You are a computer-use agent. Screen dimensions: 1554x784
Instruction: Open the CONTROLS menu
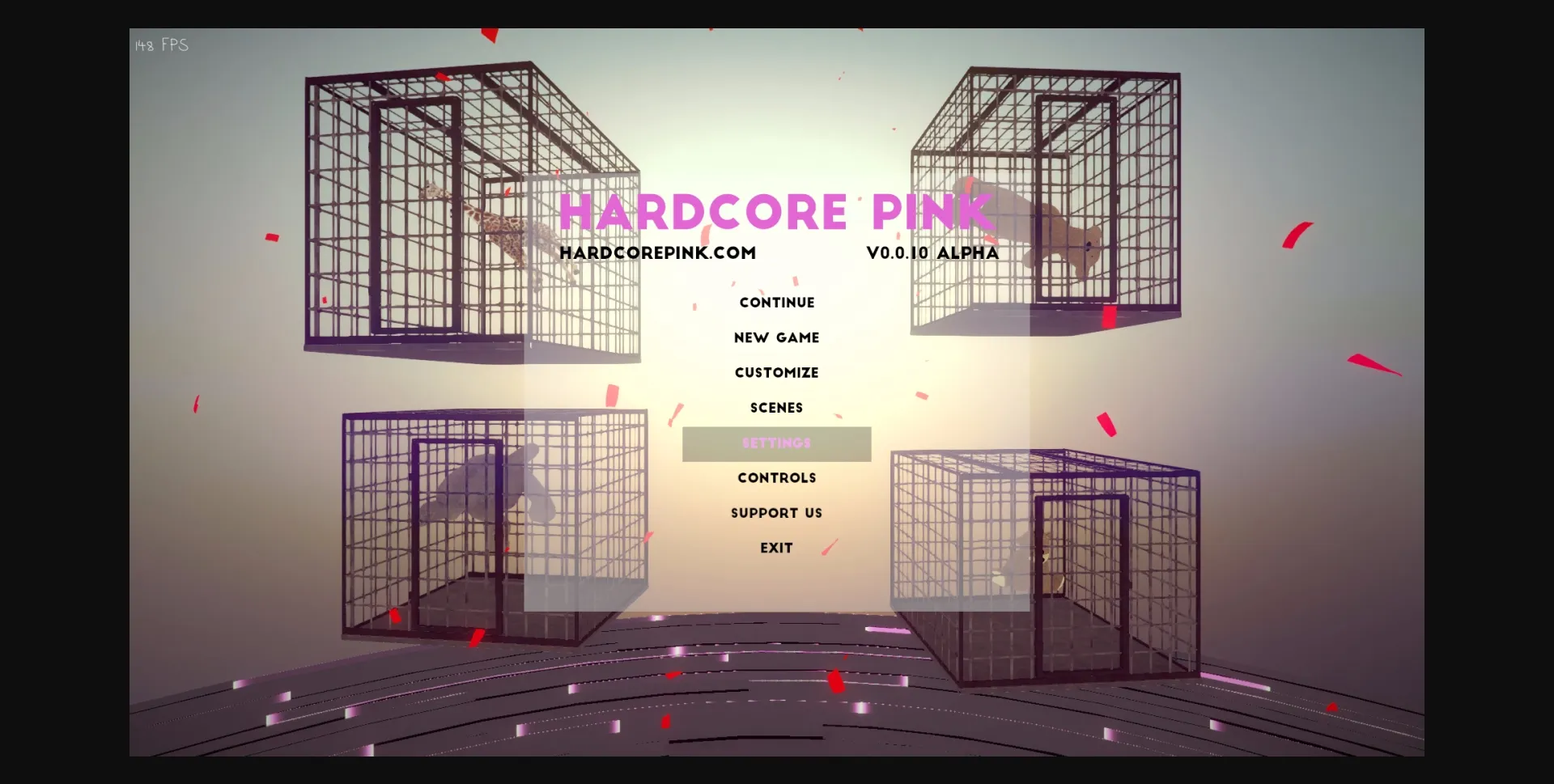point(776,477)
